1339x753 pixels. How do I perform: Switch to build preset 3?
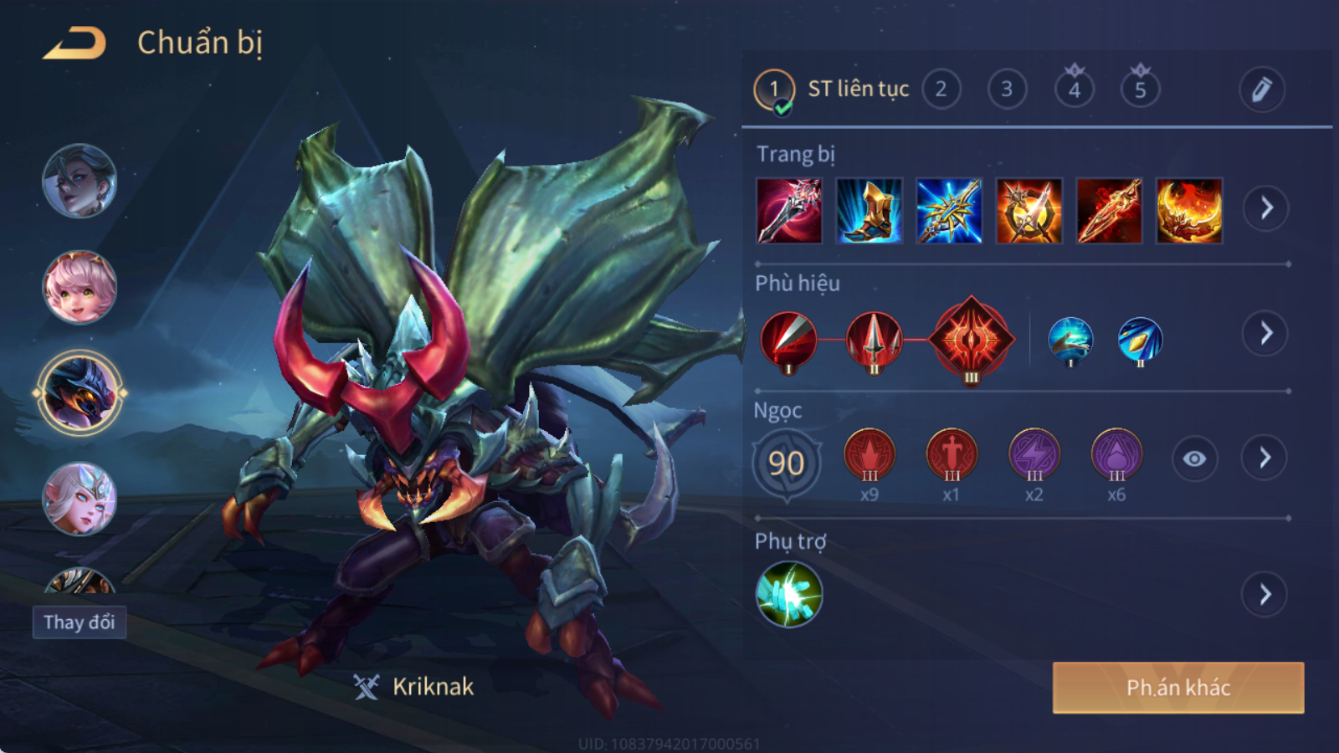click(x=1006, y=89)
